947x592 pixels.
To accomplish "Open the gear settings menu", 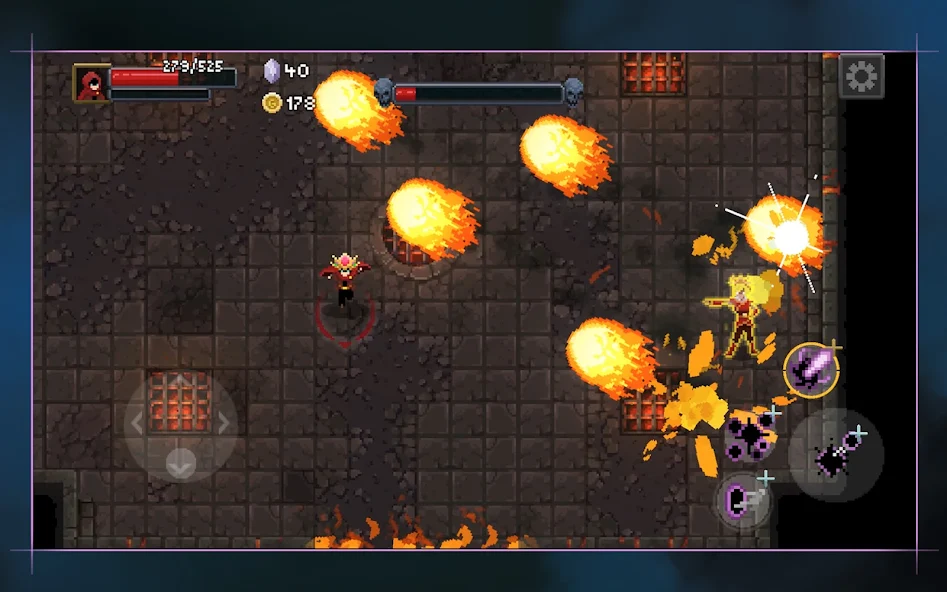I will [x=860, y=76].
